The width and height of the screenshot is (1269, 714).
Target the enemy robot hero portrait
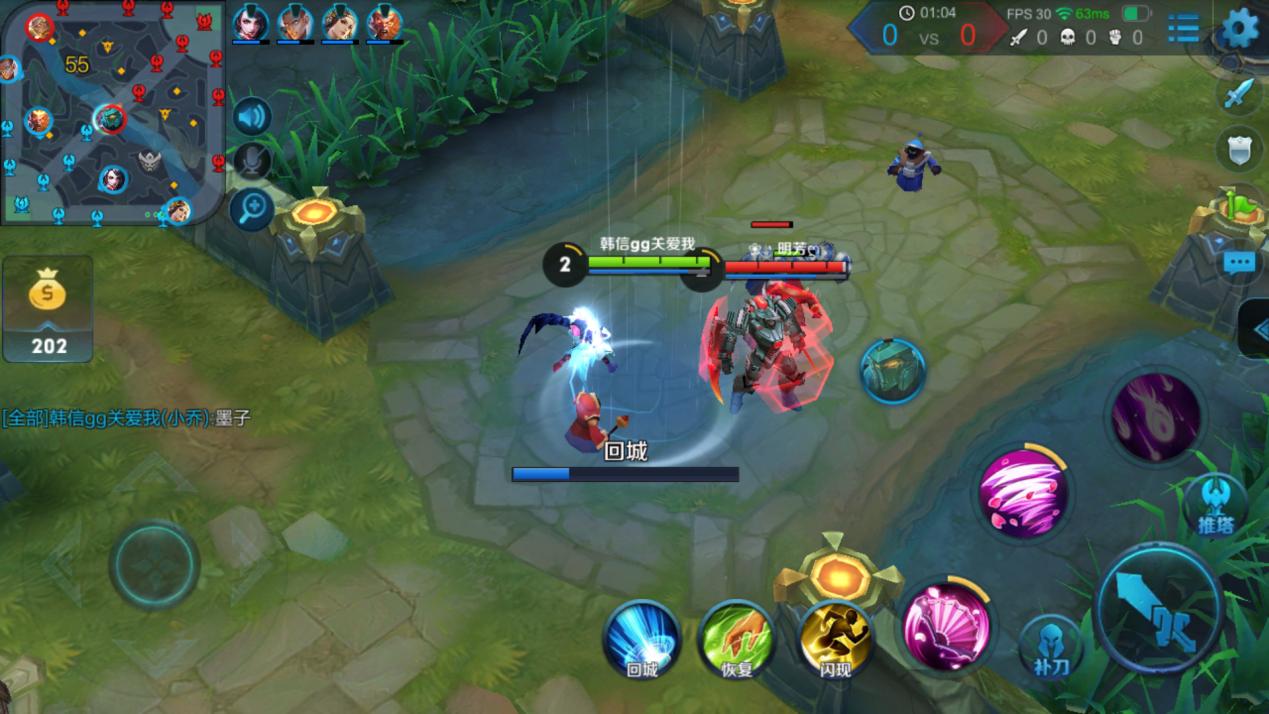(x=892, y=371)
